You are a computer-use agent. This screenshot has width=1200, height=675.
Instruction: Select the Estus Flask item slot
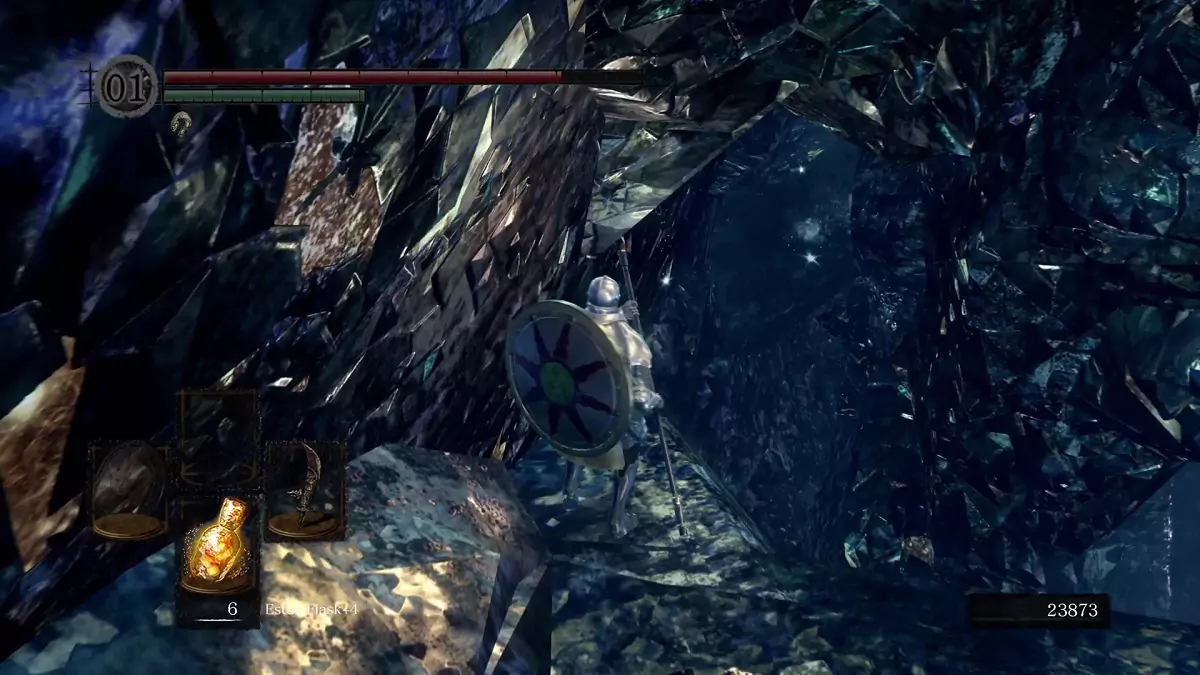click(x=218, y=554)
